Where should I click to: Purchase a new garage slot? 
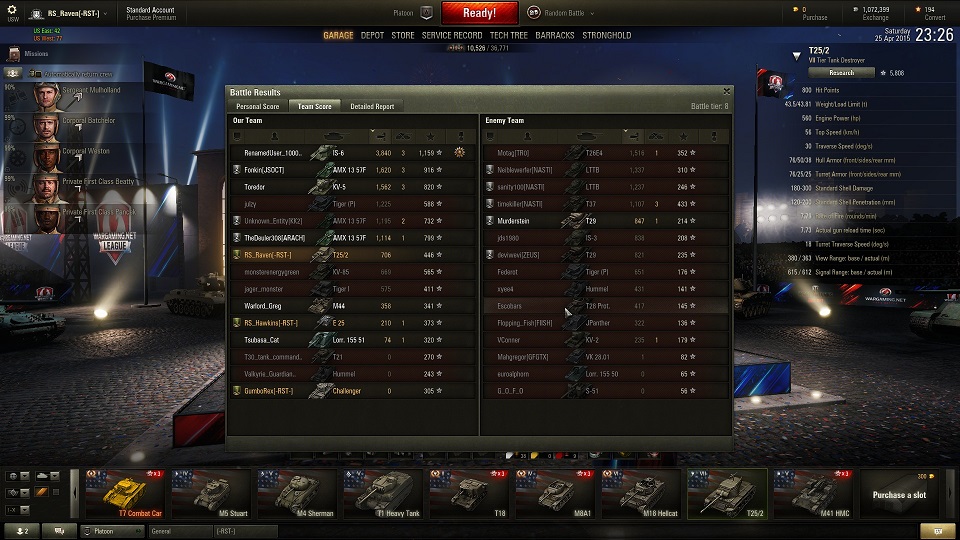pos(898,494)
